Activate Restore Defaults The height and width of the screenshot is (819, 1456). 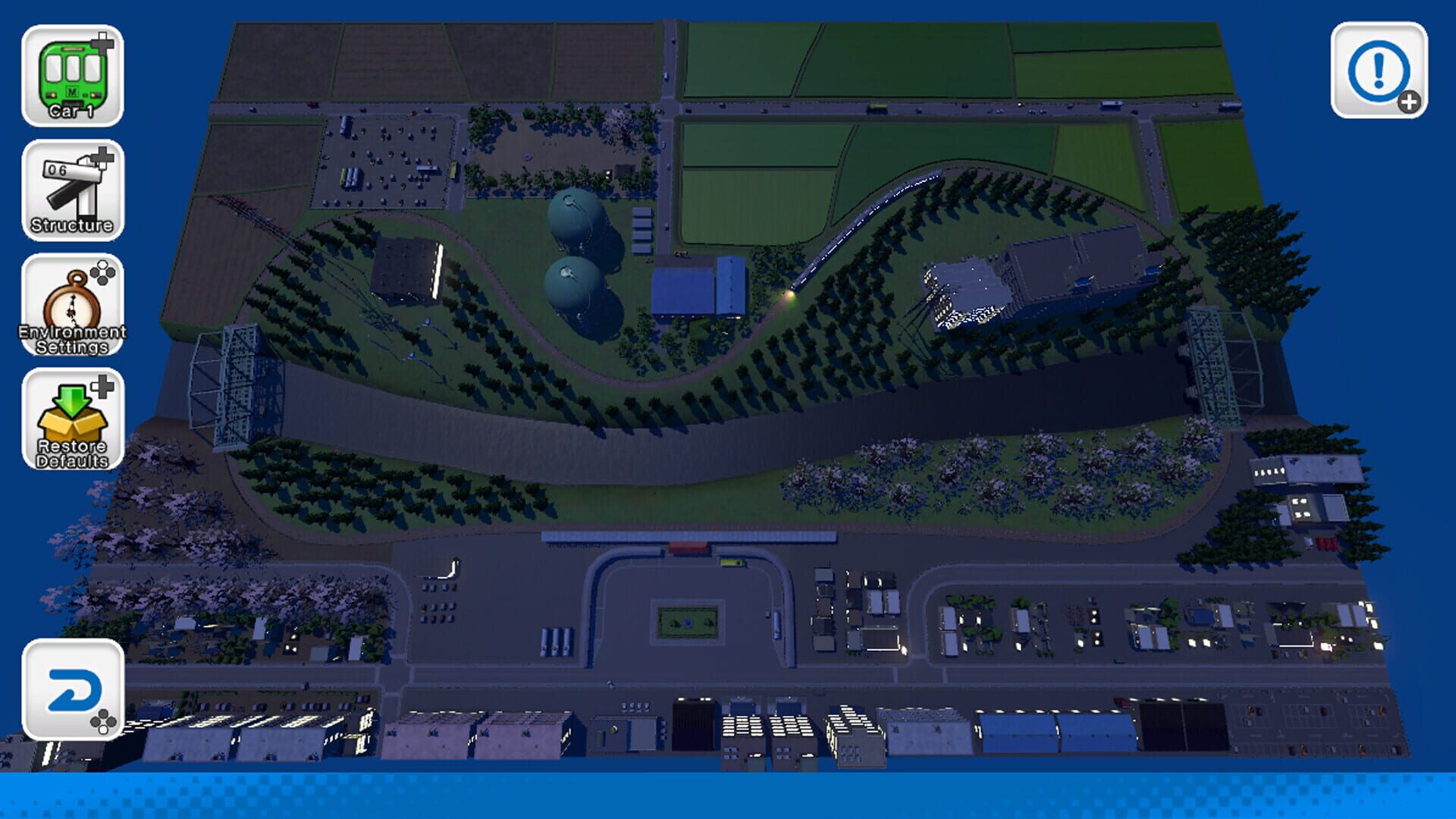[x=72, y=421]
